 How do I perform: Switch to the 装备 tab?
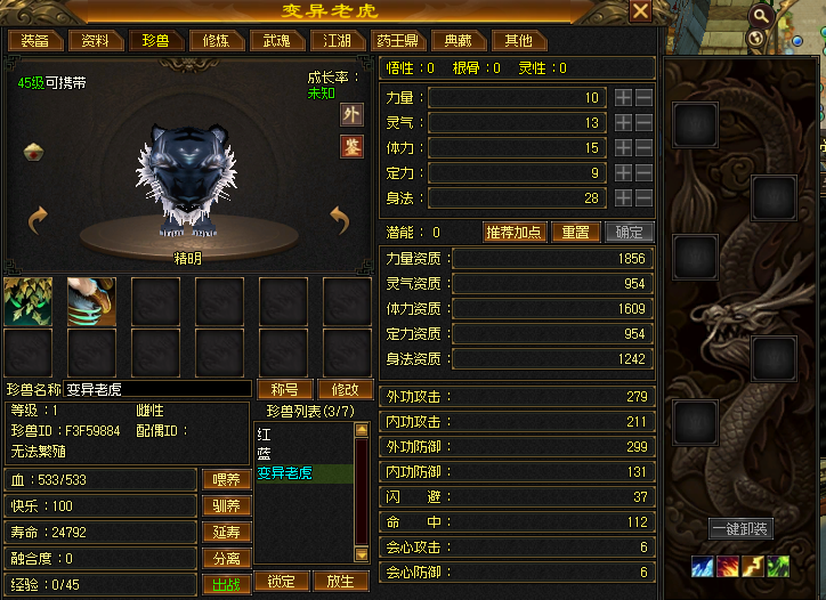[x=36, y=41]
